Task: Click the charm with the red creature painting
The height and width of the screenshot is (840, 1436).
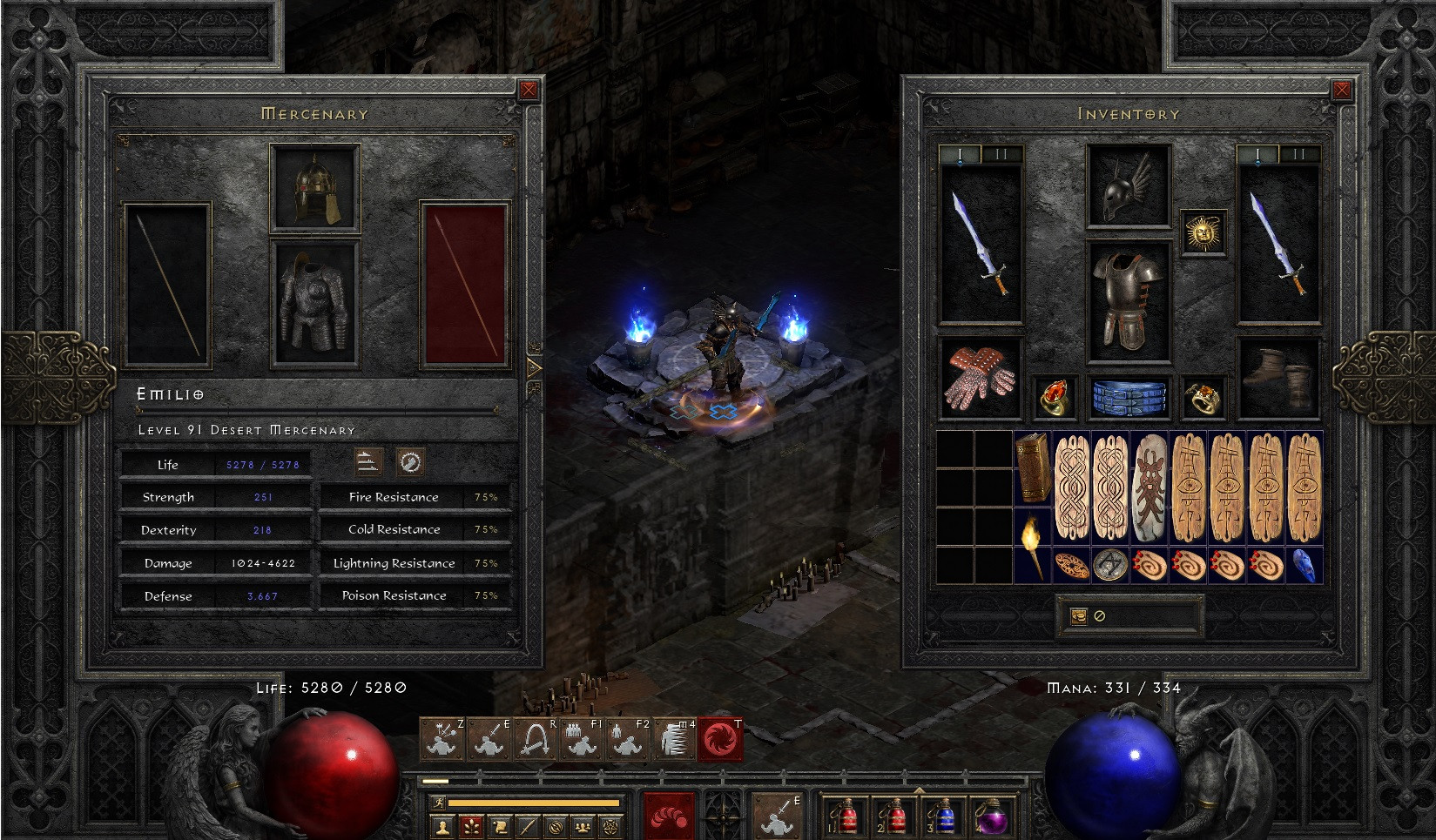Action: [1149, 487]
